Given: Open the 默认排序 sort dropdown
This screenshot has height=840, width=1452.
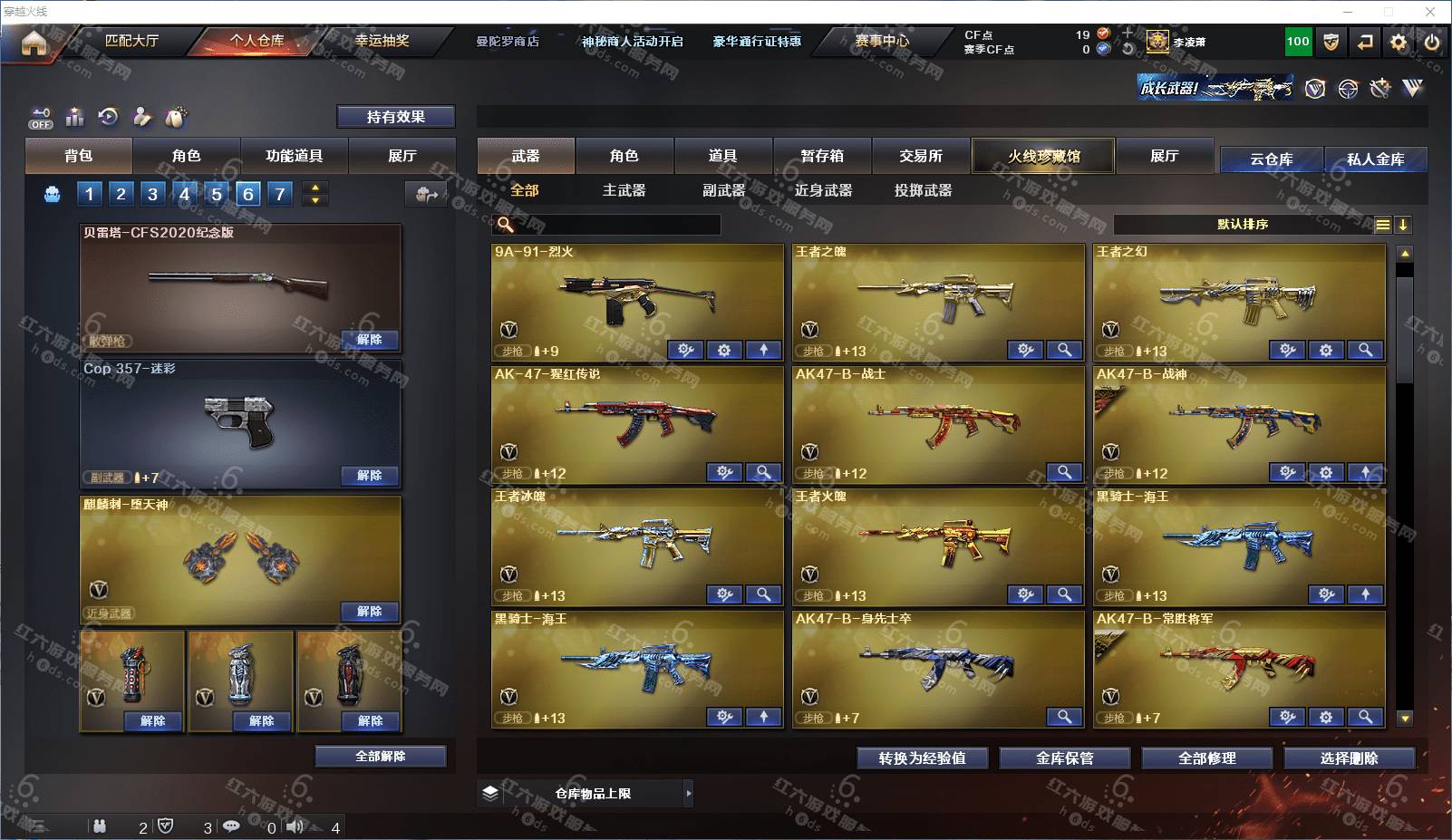Looking at the screenshot, I should (x=1242, y=225).
